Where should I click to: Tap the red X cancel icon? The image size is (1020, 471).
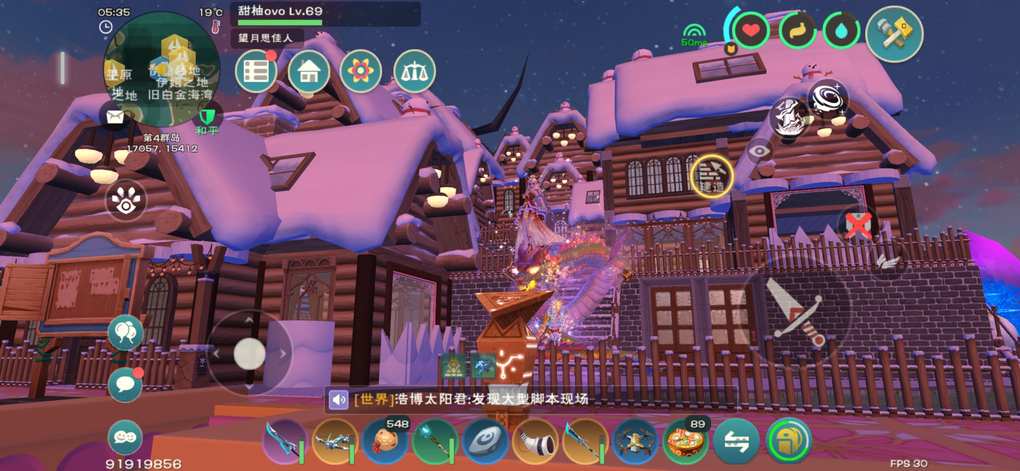[857, 225]
